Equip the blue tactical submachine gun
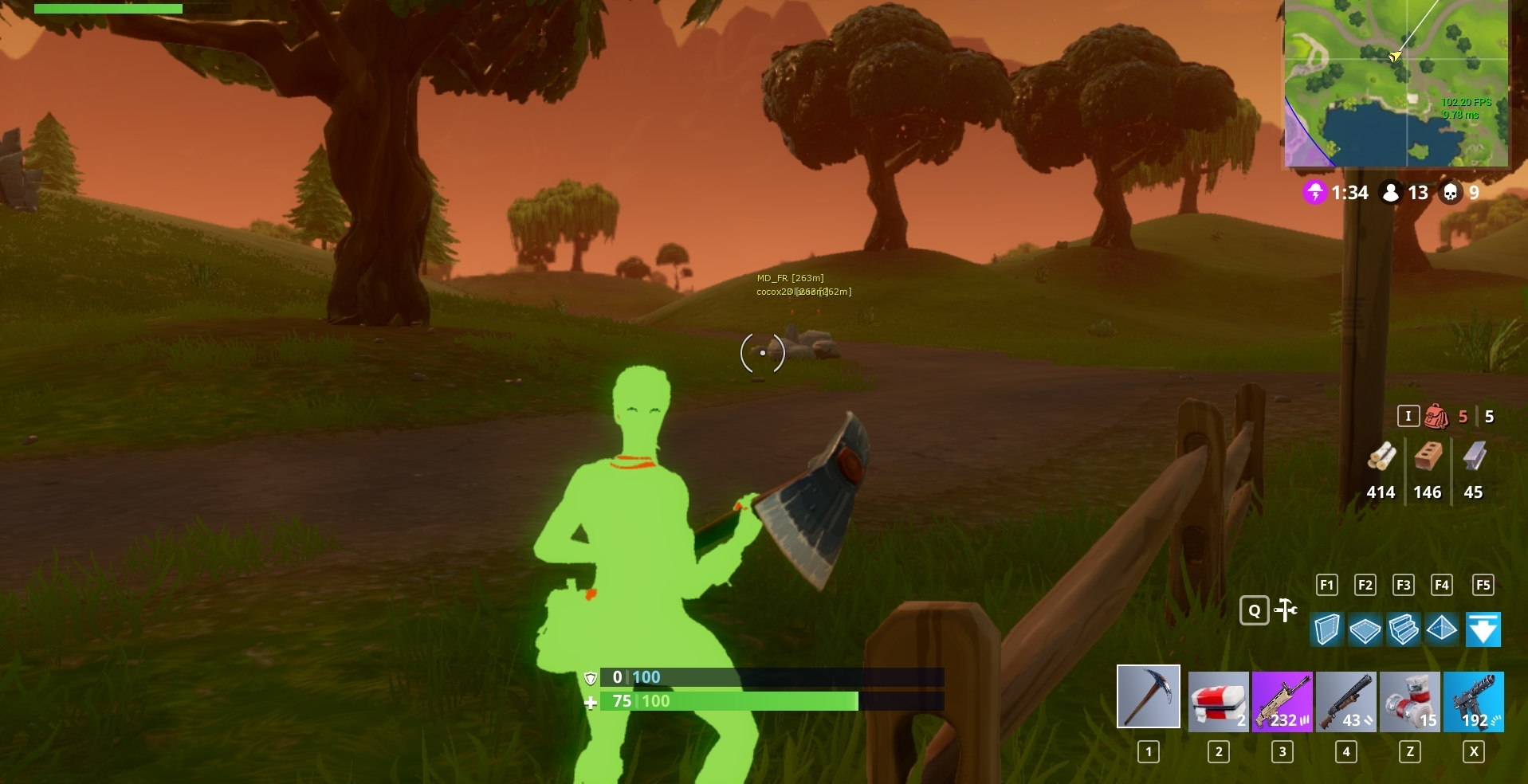 [x=1473, y=701]
